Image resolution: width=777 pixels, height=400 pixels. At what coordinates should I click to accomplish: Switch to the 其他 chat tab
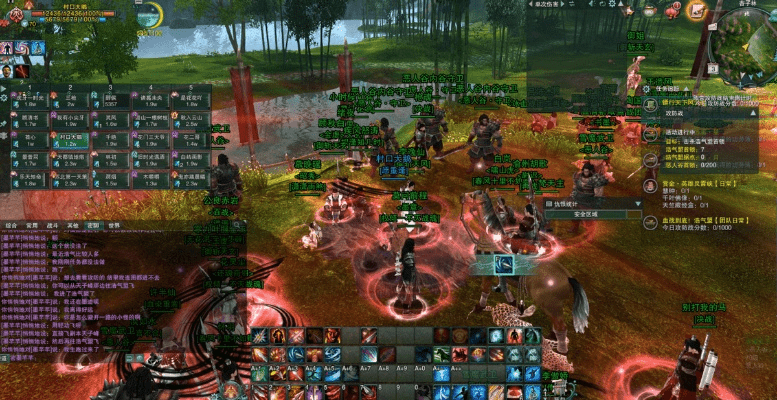click(x=72, y=225)
